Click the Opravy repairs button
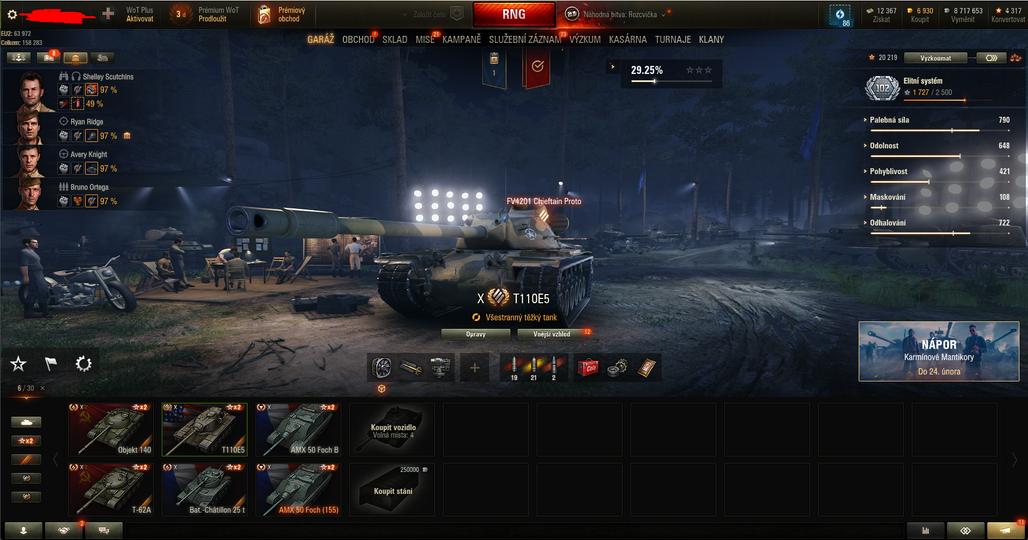 [x=475, y=333]
